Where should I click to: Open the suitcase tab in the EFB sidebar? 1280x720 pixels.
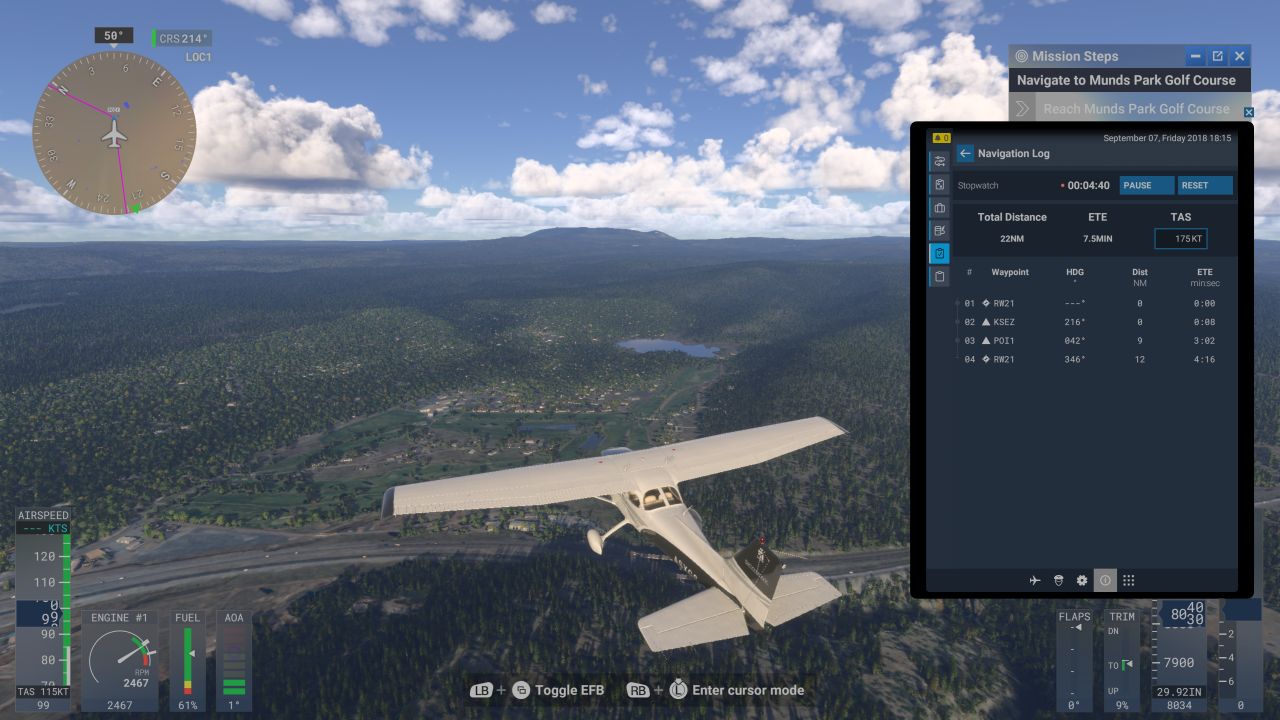(x=940, y=207)
